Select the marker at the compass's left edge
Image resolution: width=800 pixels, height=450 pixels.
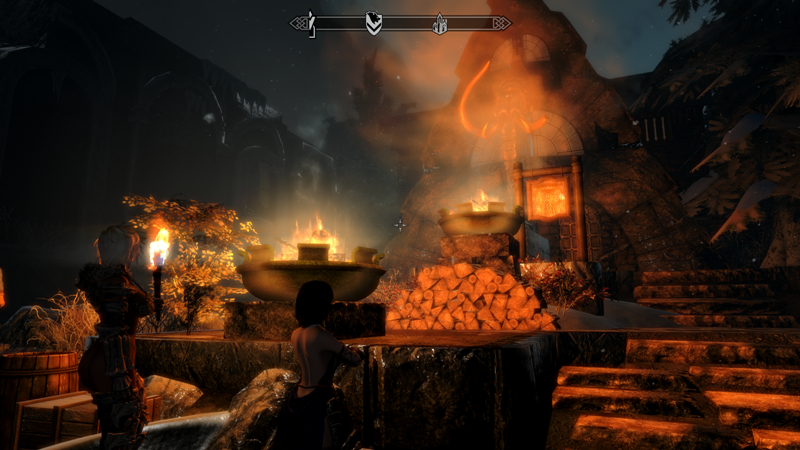click(312, 22)
